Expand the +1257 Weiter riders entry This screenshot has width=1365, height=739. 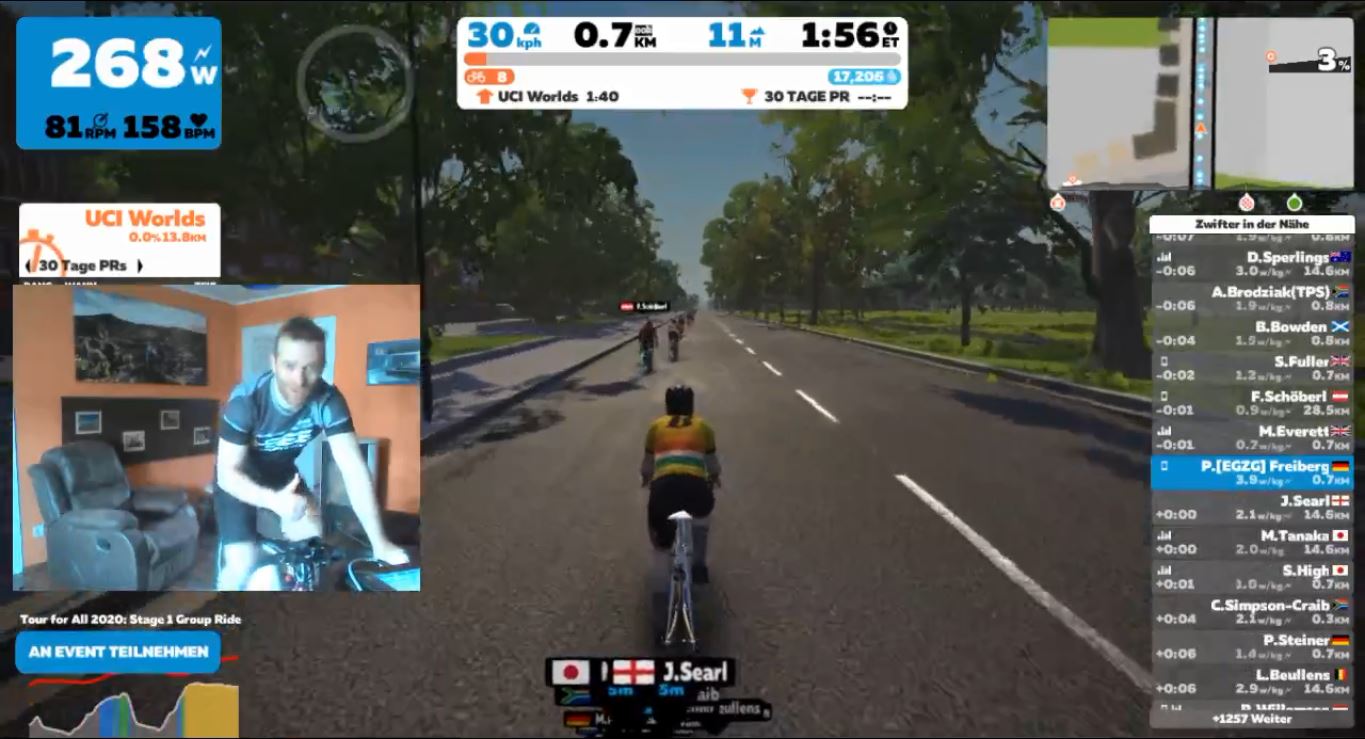point(1251,719)
